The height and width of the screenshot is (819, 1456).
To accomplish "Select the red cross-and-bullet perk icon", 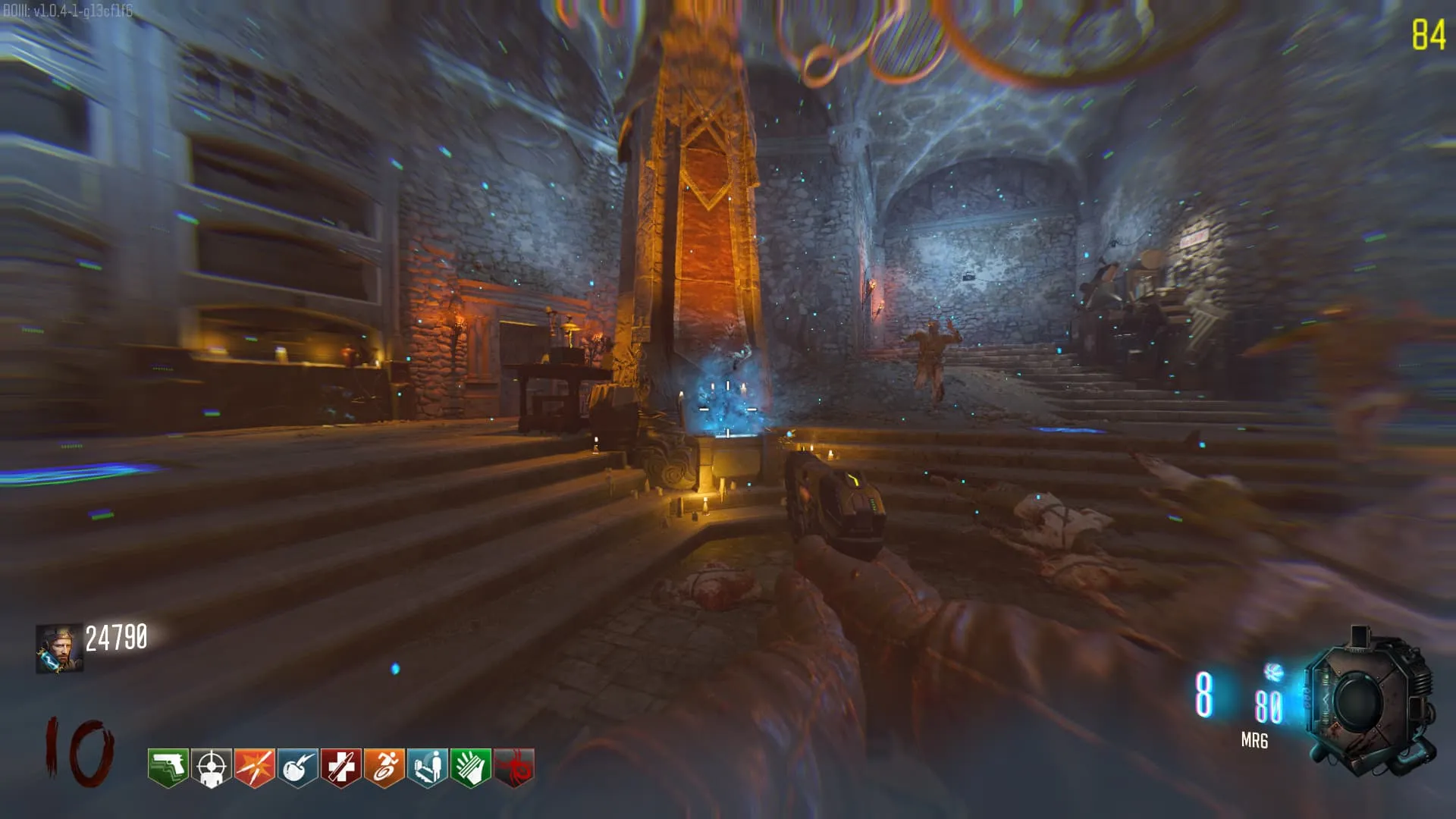I will tap(340, 767).
